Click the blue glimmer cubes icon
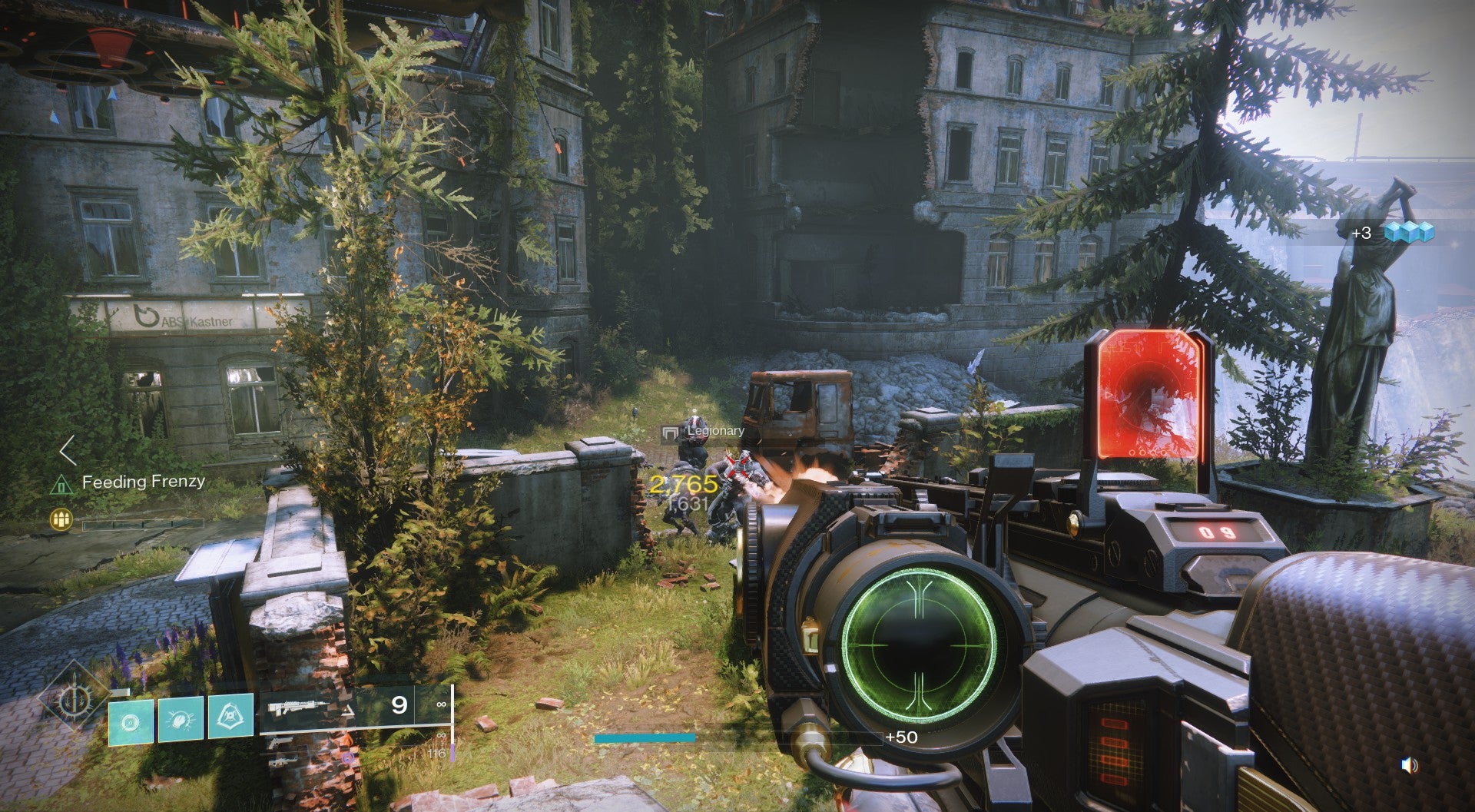 click(x=1409, y=231)
